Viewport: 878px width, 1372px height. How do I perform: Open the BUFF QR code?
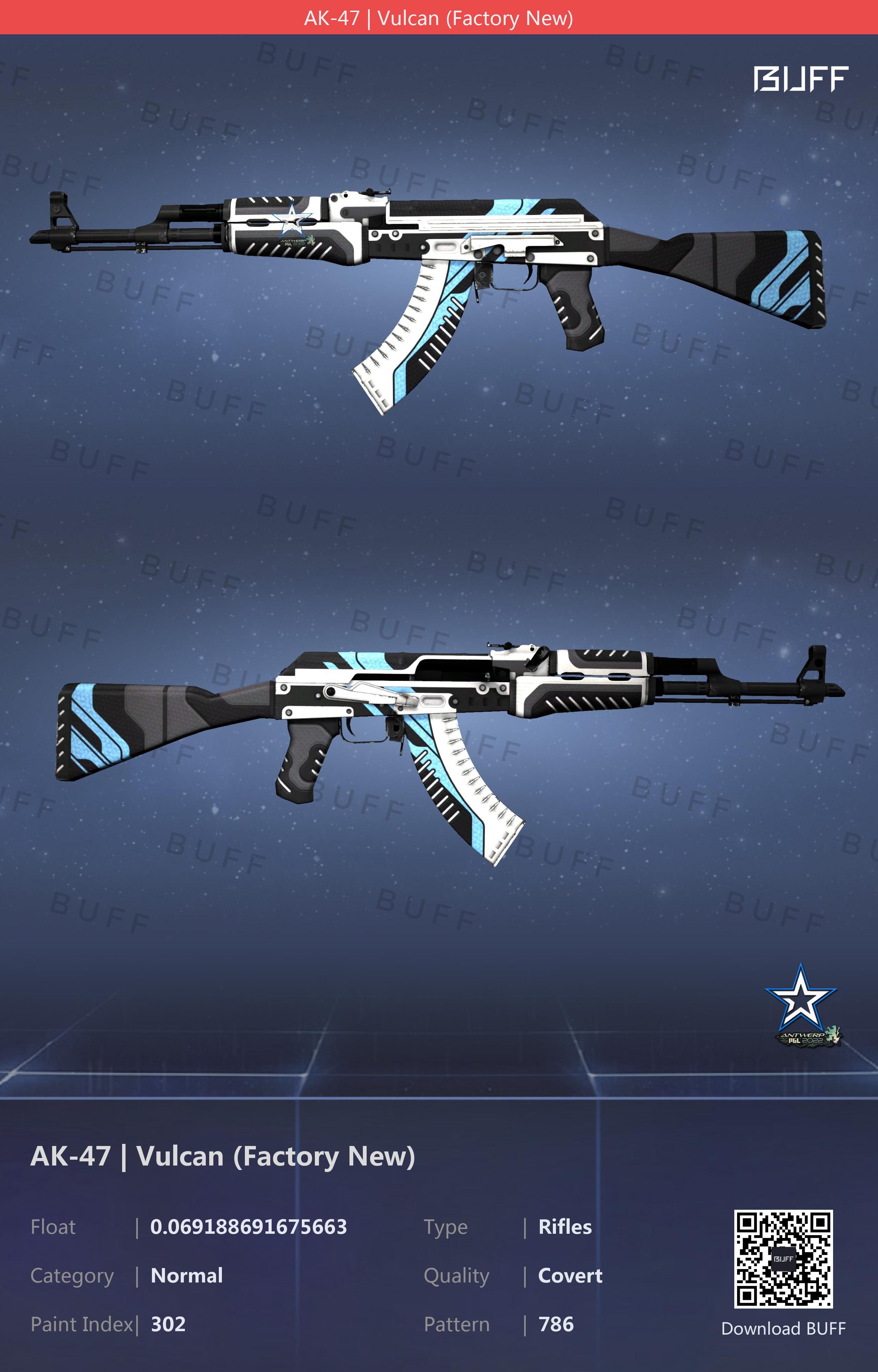point(783,1258)
